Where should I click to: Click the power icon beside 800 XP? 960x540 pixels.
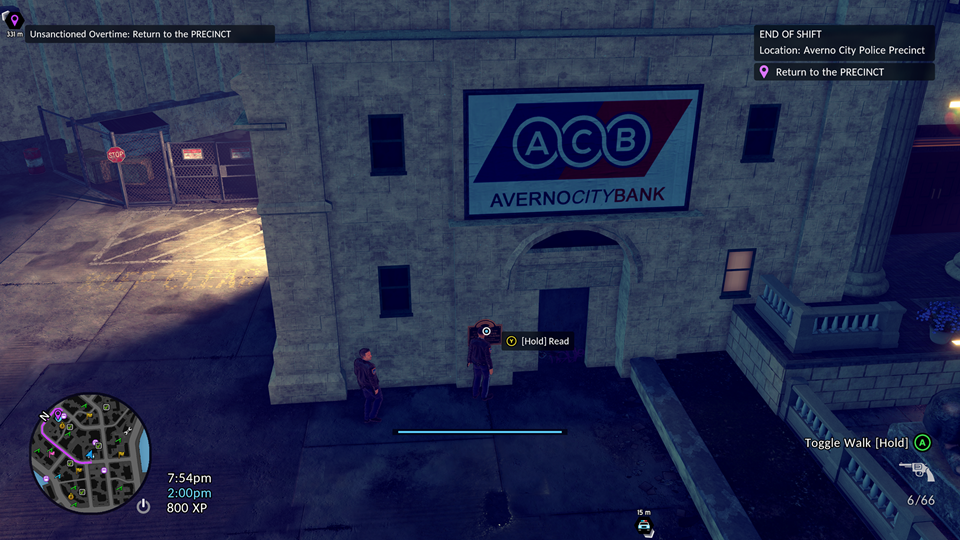point(144,507)
